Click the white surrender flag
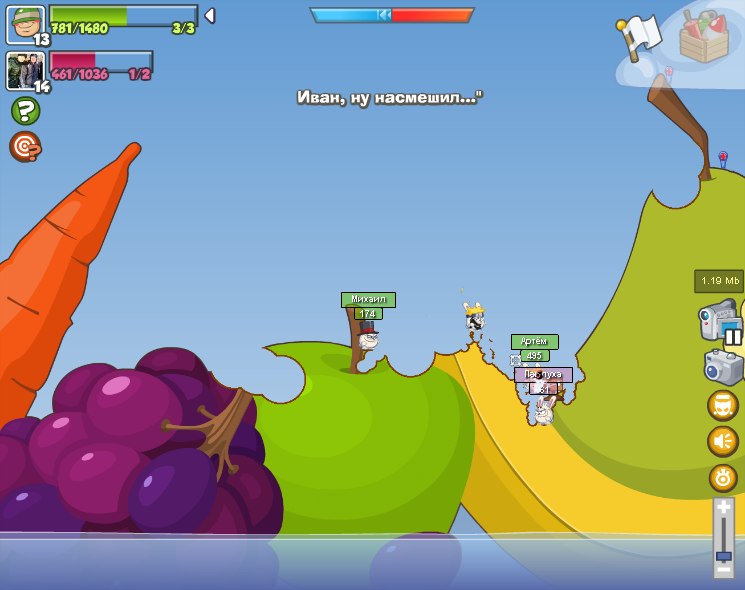The width and height of the screenshot is (745, 590). coord(640,36)
